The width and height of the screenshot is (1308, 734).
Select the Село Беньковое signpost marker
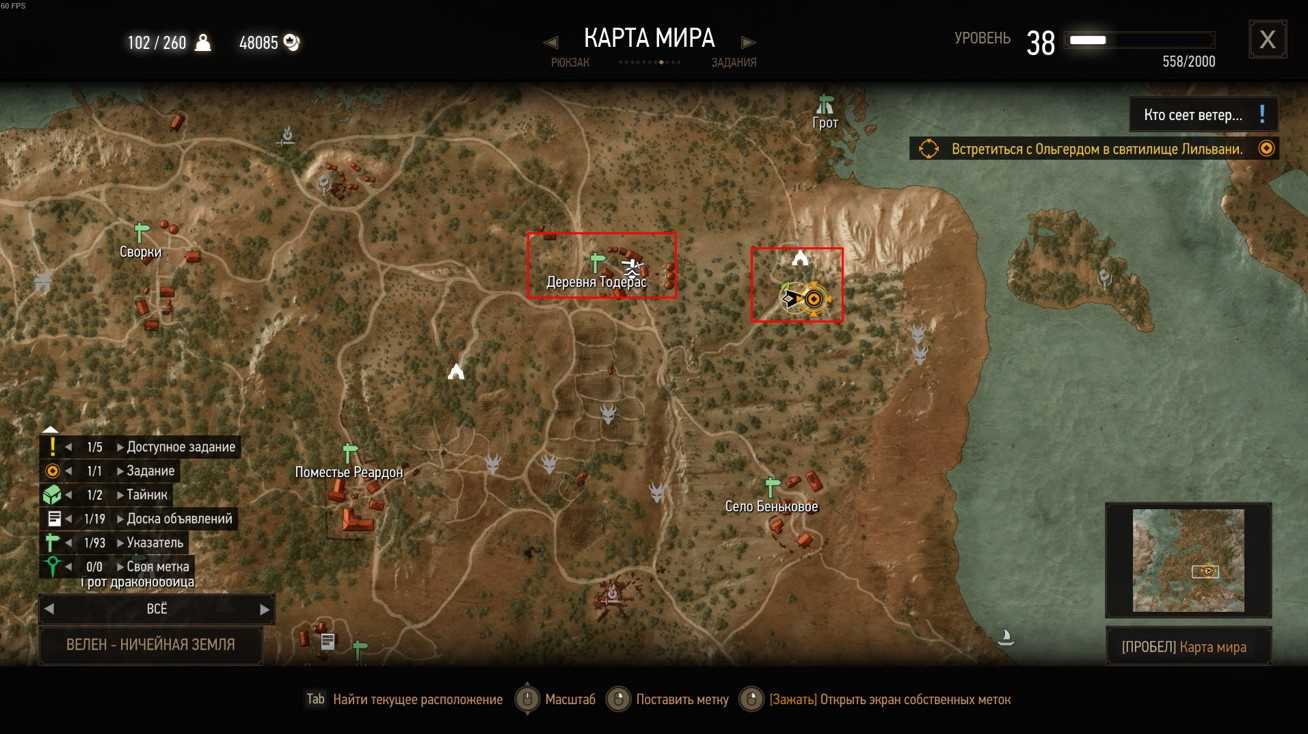coord(771,487)
